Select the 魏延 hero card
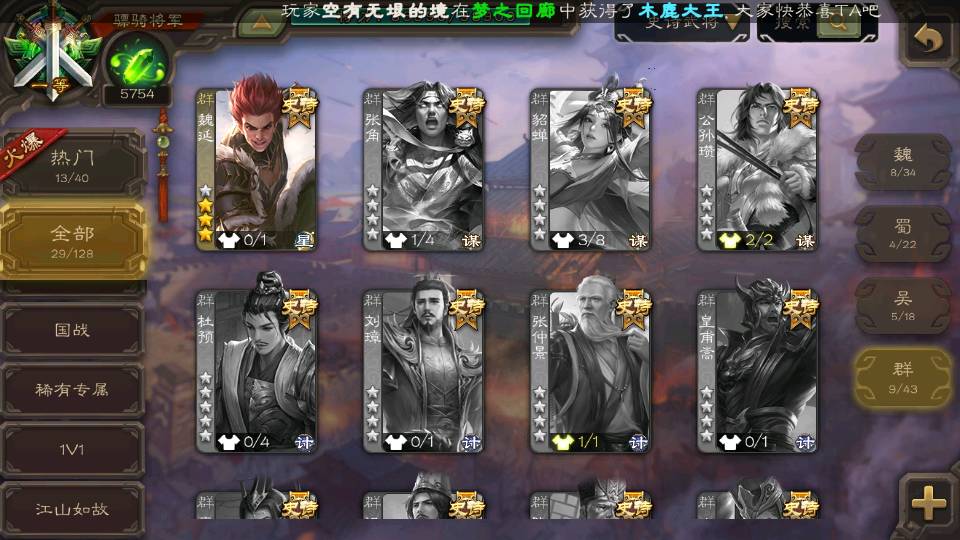 pyautogui.click(x=256, y=167)
